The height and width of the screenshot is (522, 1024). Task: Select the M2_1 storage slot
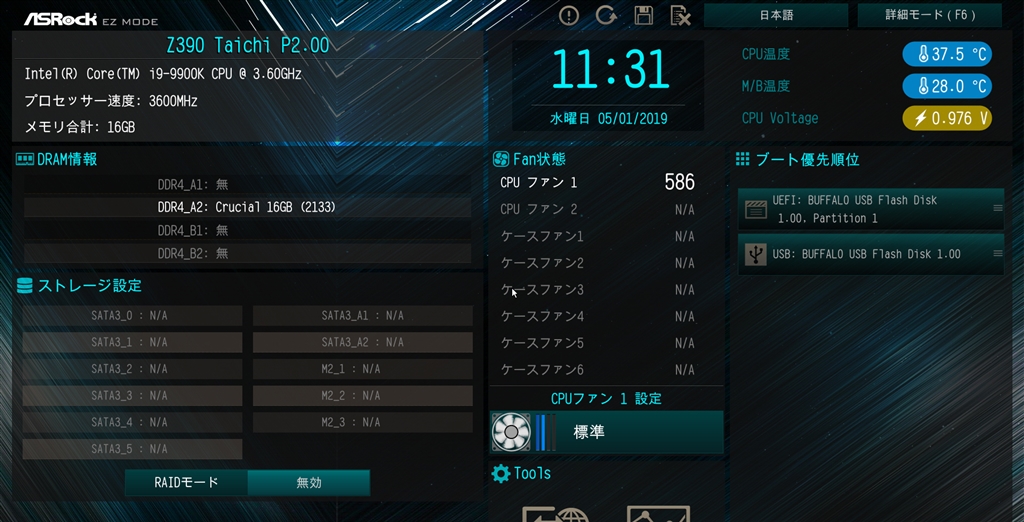362,369
